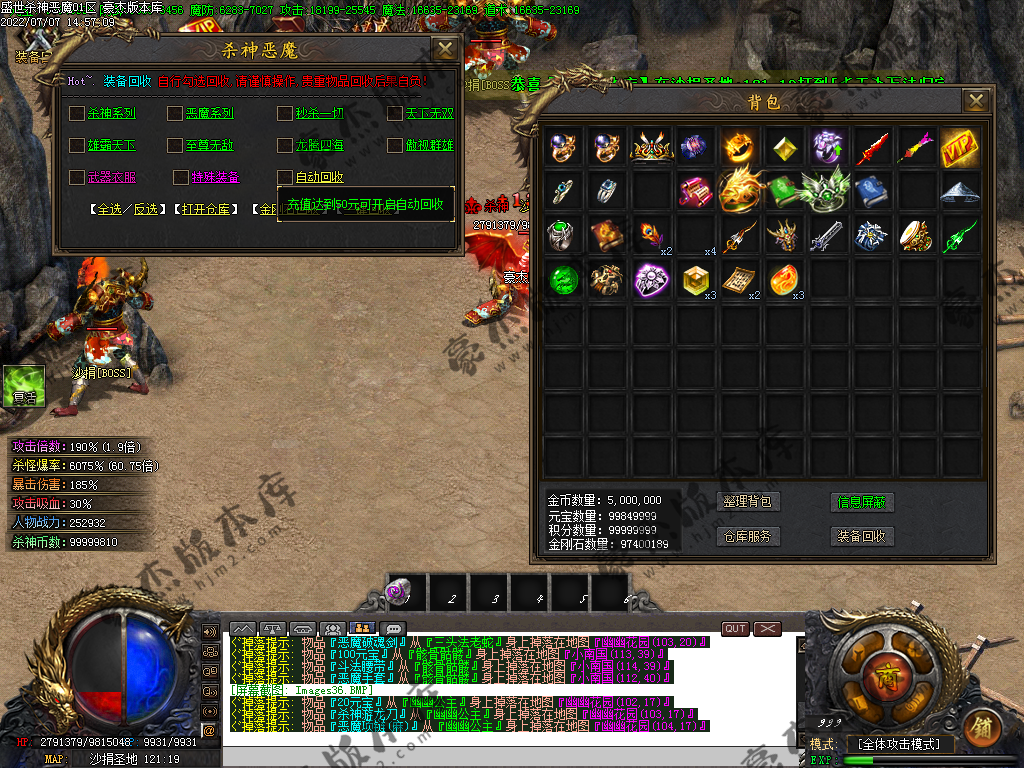
Task: Click the 装备回收 button in the bag
Action: click(862, 536)
